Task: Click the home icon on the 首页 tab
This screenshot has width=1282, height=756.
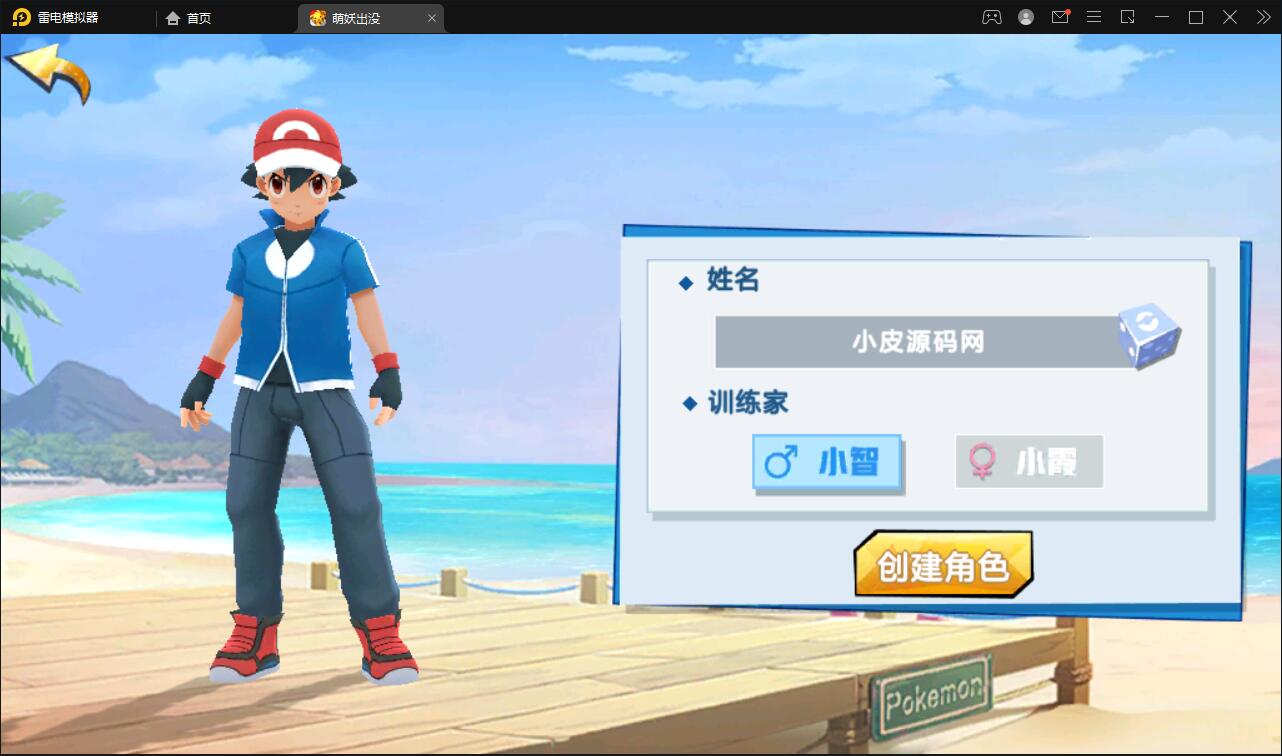Action: 174,17
